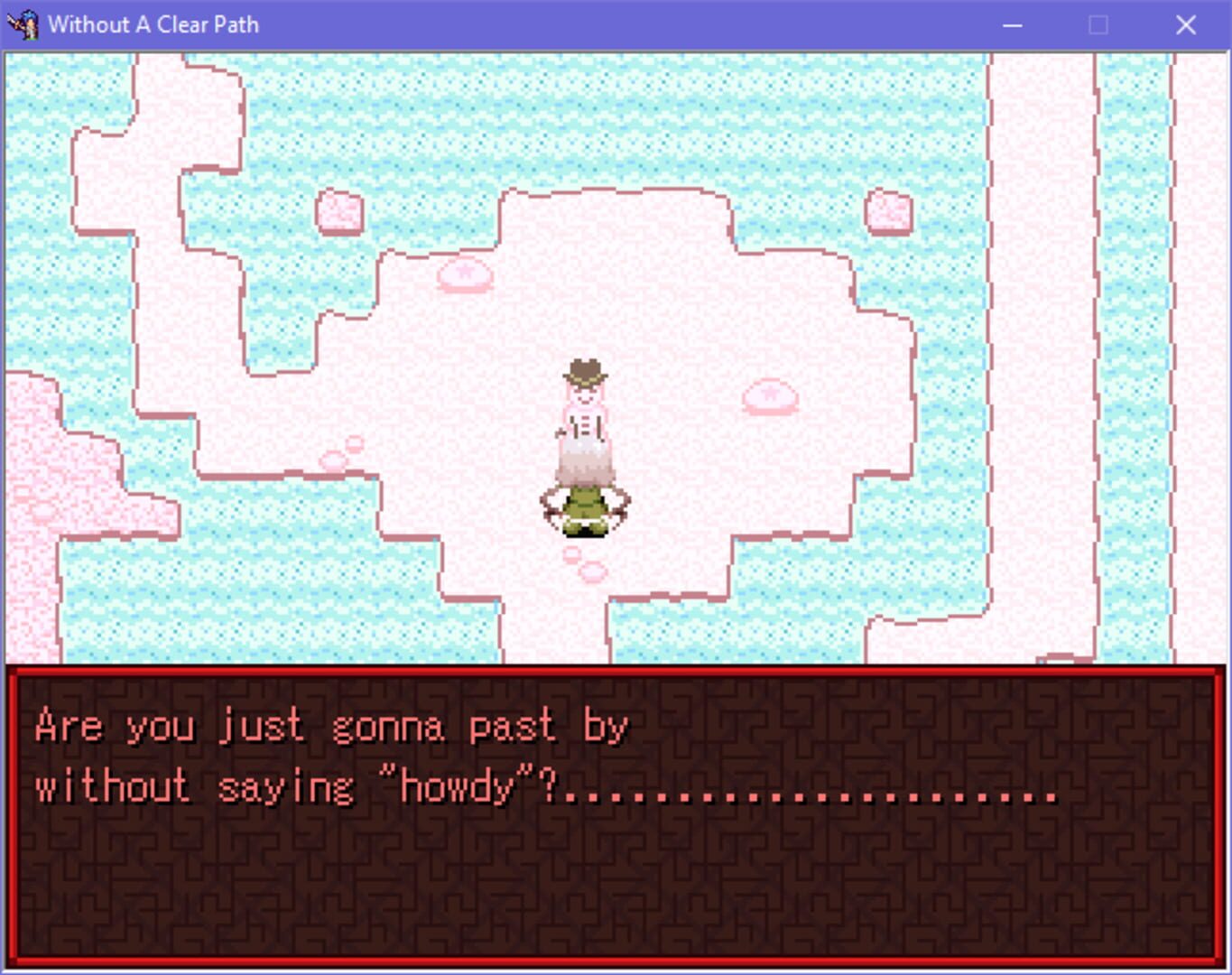
Task: Close the Without A Clear Path window
Action: [x=1185, y=24]
